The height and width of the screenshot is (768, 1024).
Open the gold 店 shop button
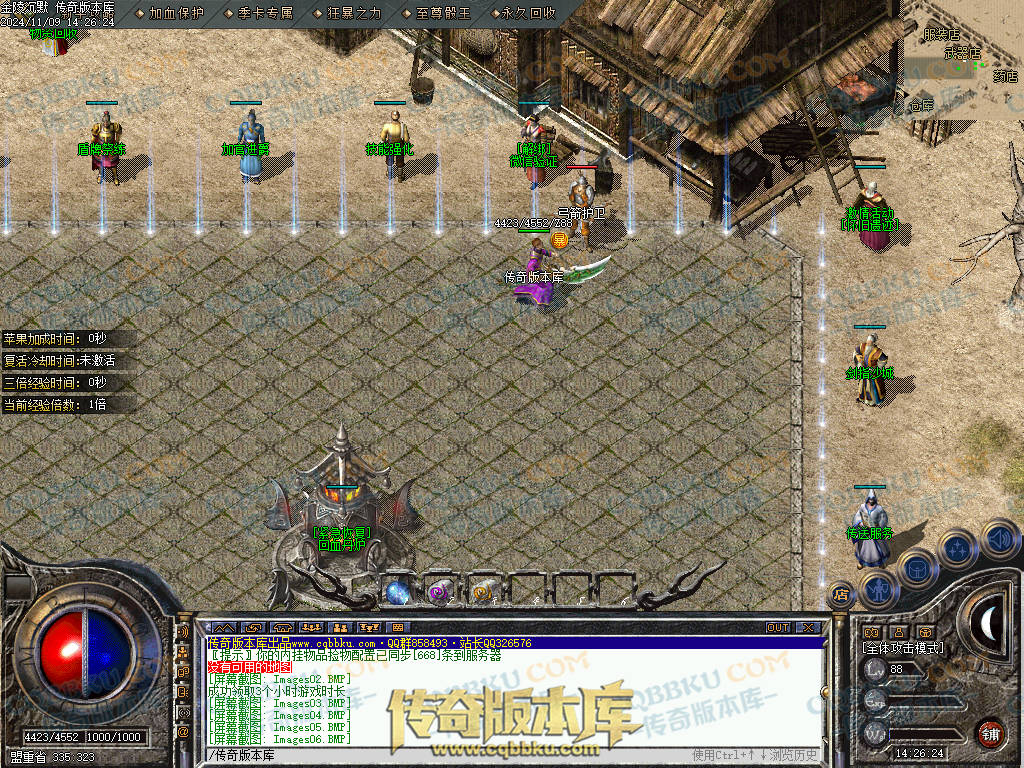(840, 595)
